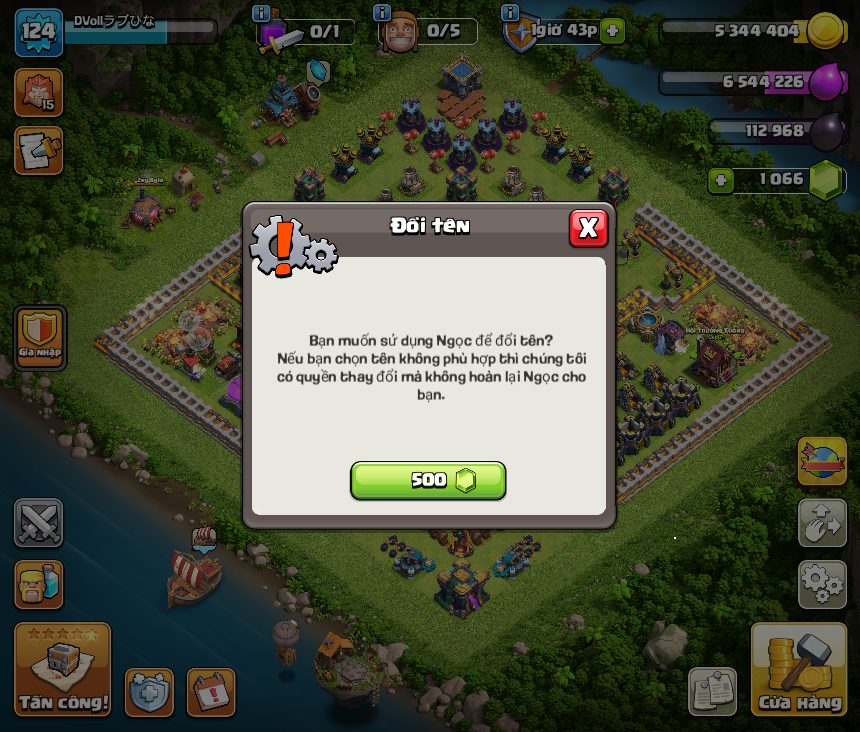The height and width of the screenshot is (732, 860).
Task: Open the notes checklist button
Action: (x=712, y=692)
